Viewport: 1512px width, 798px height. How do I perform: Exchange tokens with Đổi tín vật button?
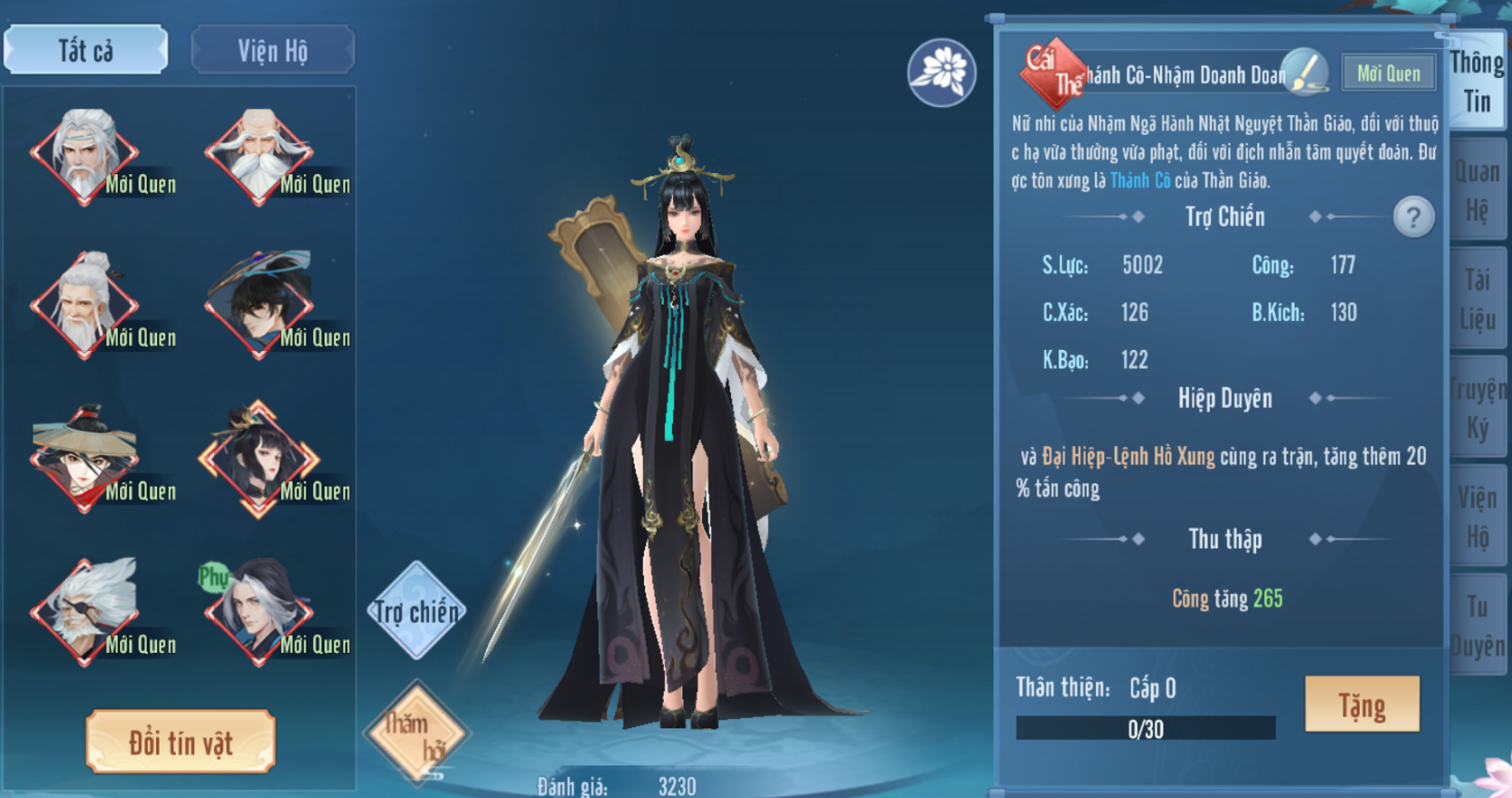pos(180,742)
